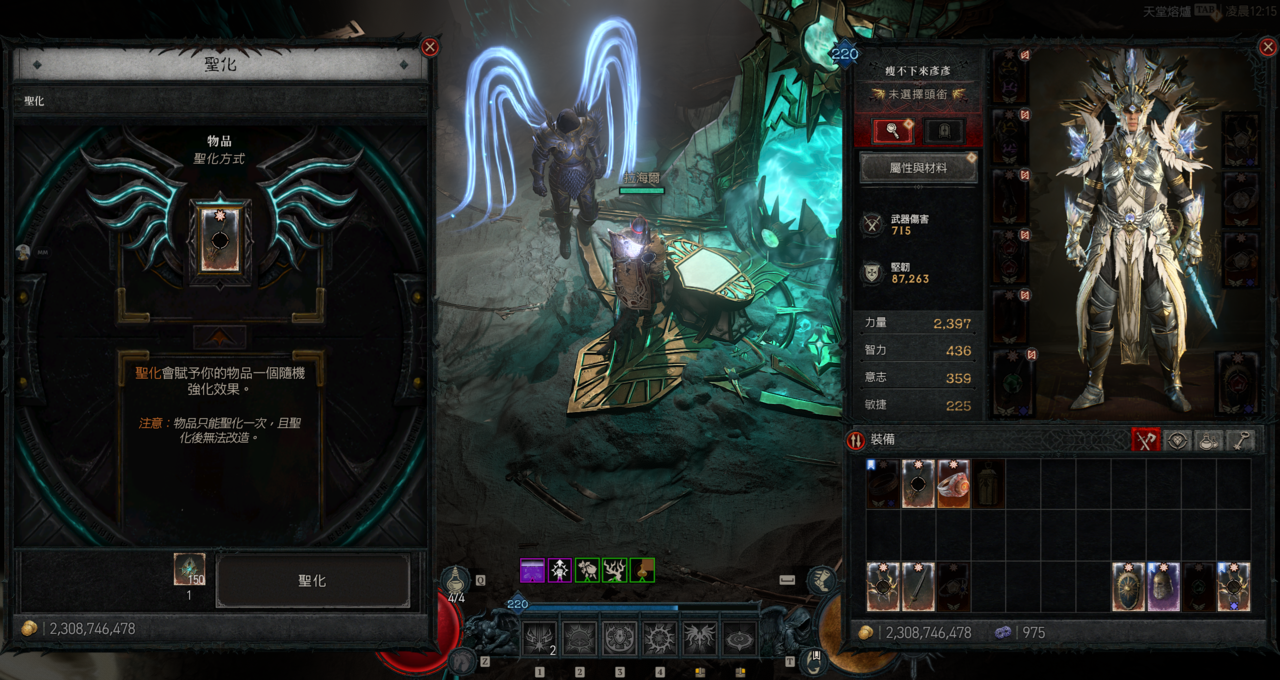Open the magnifier character view tab
The image size is (1280, 680).
point(890,131)
